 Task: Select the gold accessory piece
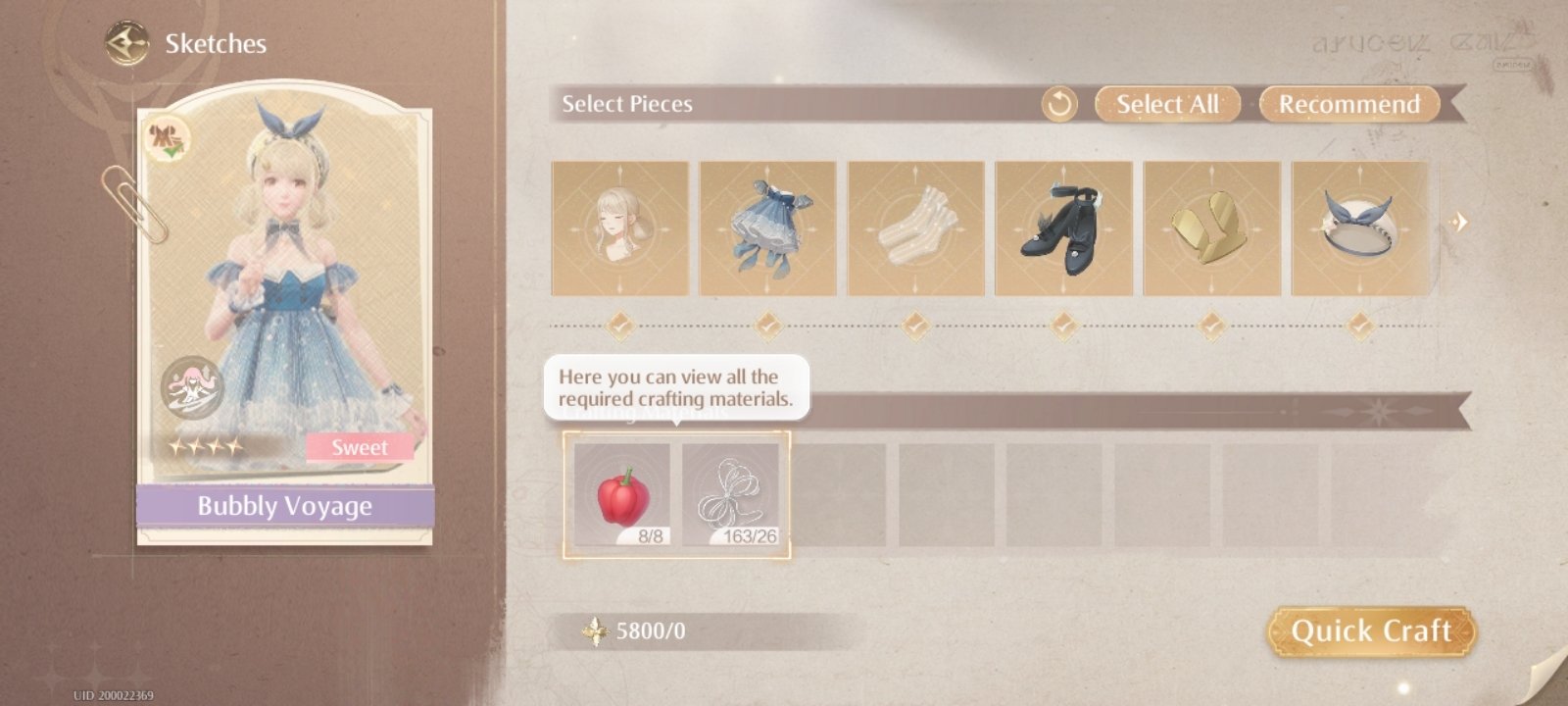[1211, 228]
